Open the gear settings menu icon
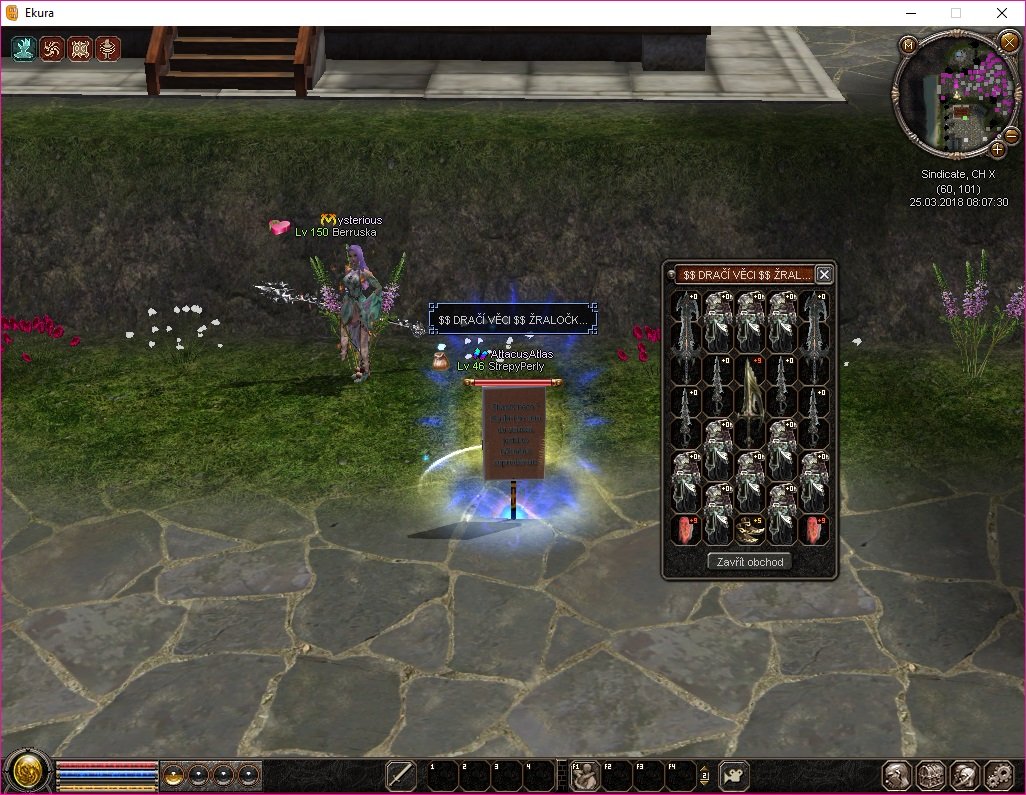 pyautogui.click(x=999, y=775)
